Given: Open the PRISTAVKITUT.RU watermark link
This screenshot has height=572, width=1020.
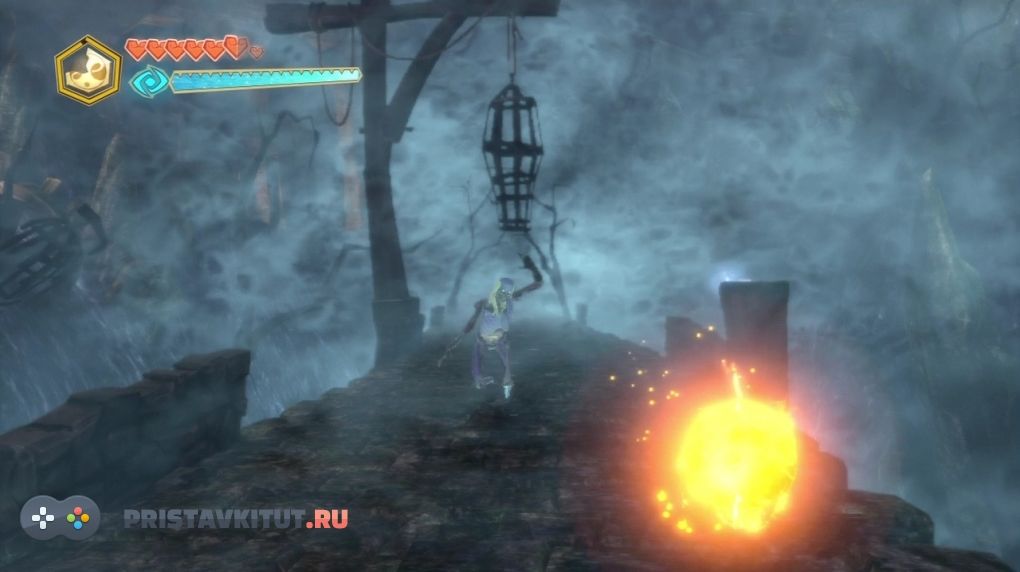Looking at the screenshot, I should pyautogui.click(x=236, y=519).
